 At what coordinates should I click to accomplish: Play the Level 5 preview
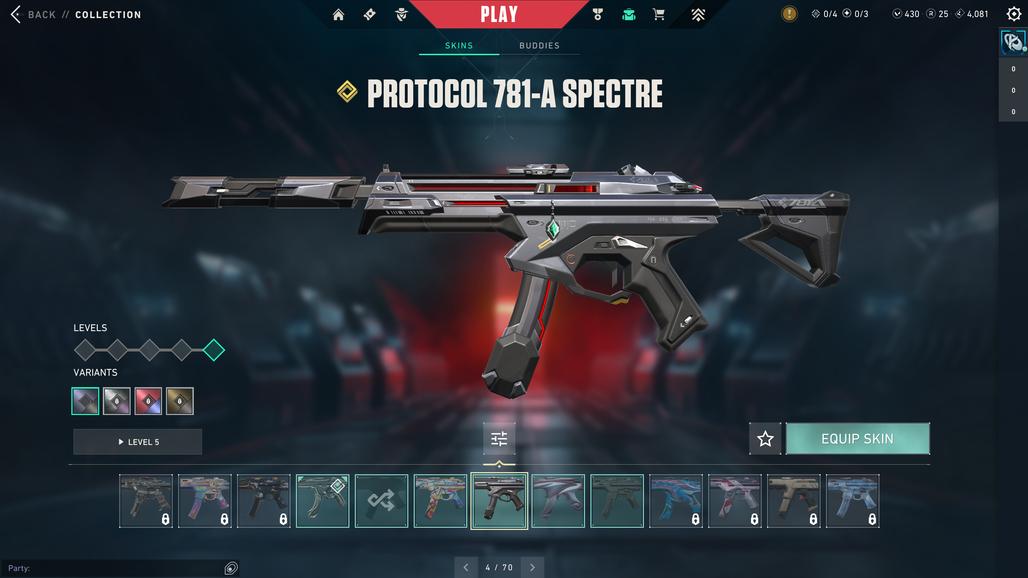(x=138, y=442)
